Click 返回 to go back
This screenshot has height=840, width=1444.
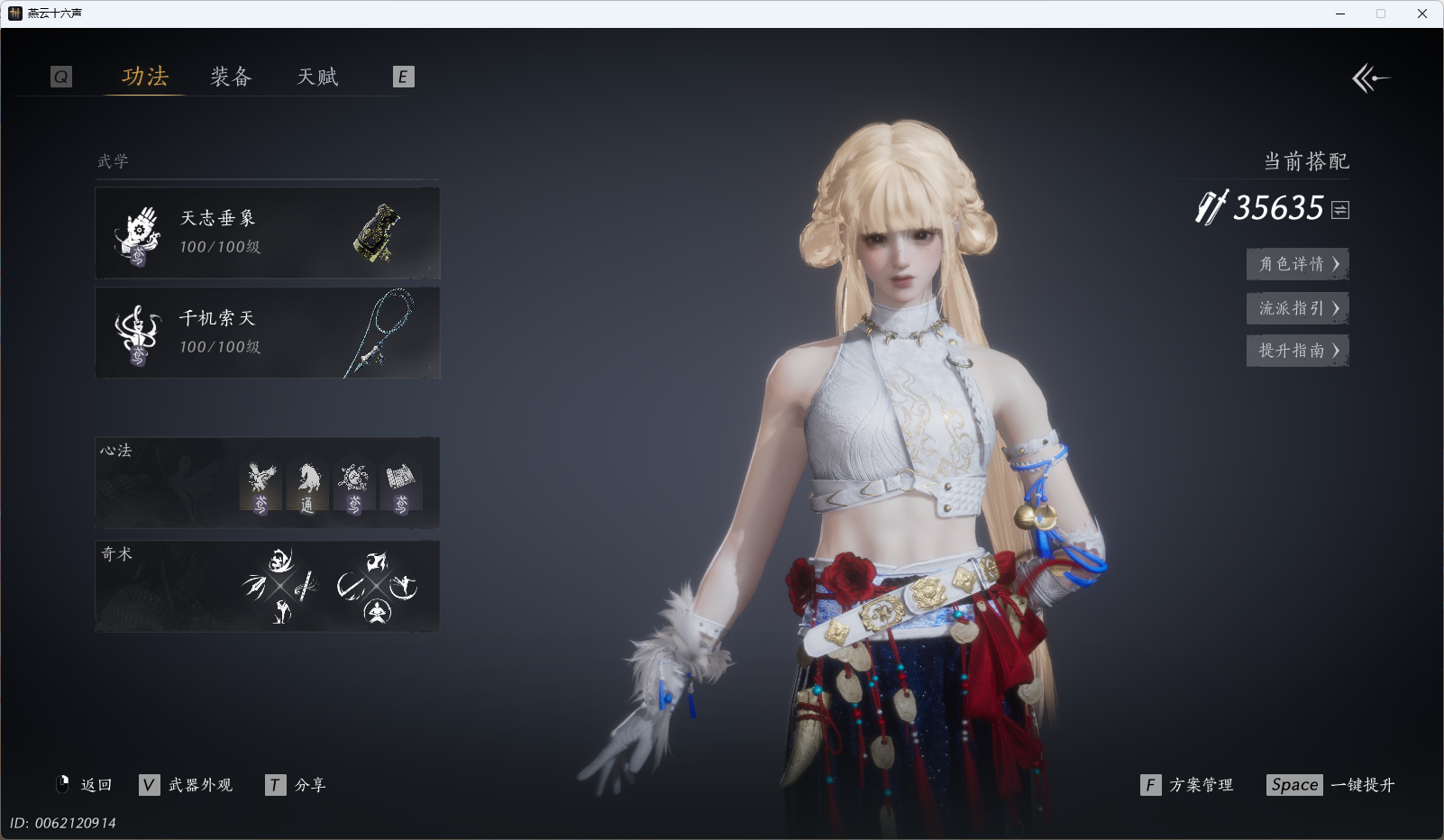pos(85,785)
